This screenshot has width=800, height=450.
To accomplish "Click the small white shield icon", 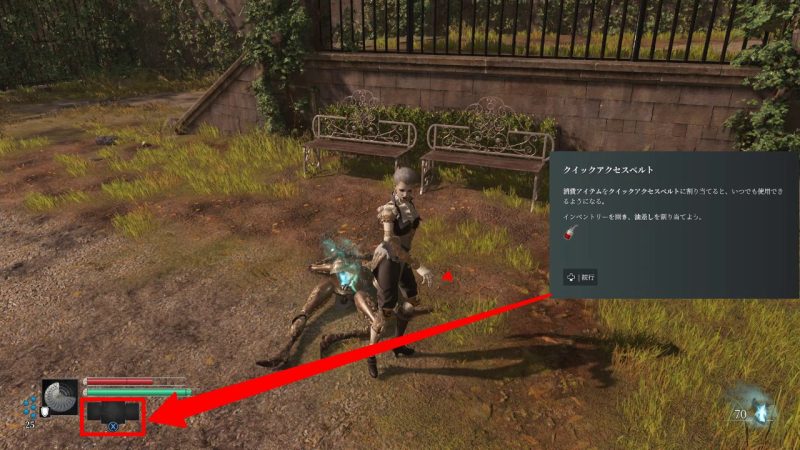I will (45, 412).
